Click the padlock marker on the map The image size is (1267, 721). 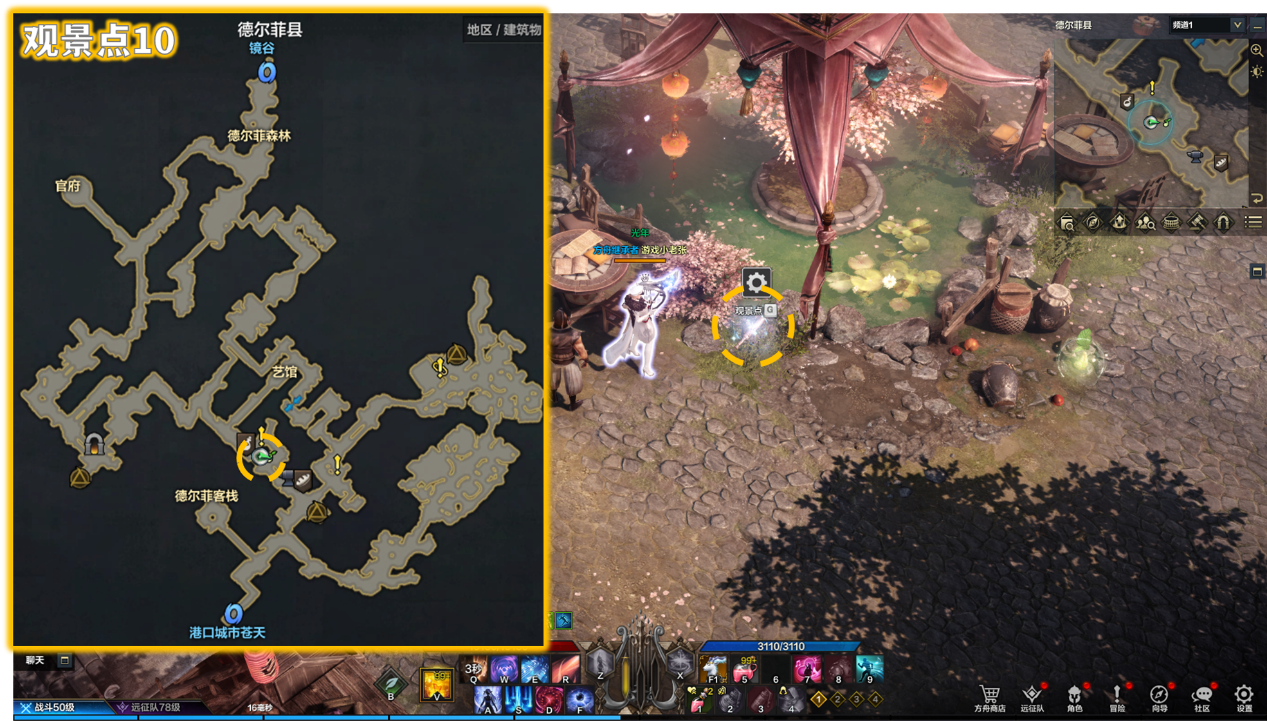tap(96, 445)
